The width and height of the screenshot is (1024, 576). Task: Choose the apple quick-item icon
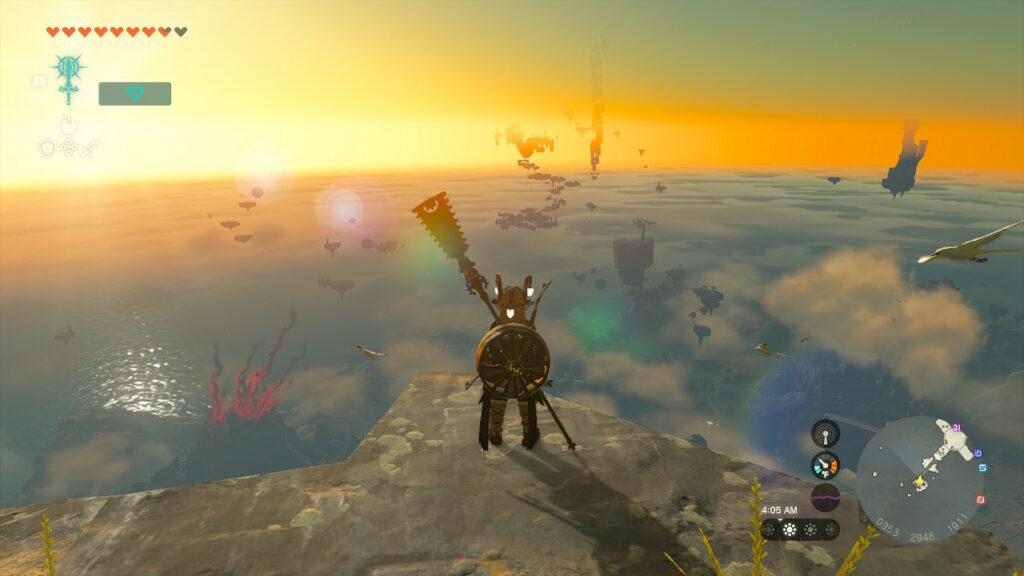click(68, 126)
